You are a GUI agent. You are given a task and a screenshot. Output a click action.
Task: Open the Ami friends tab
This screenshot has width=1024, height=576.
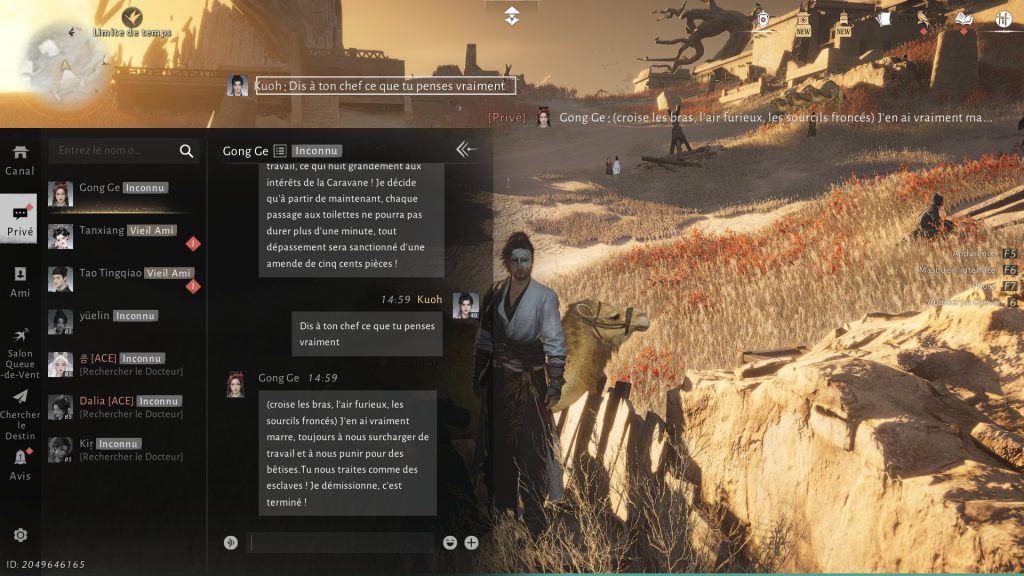(20, 281)
